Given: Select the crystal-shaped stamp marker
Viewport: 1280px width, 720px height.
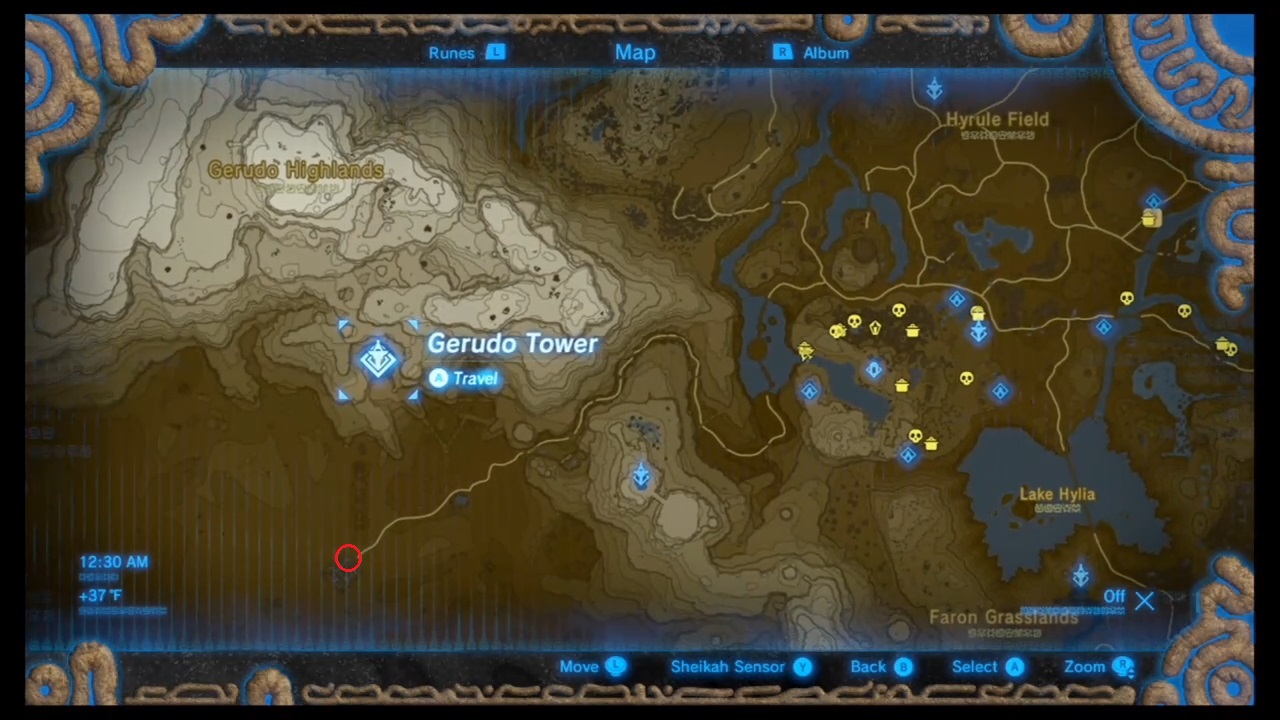Looking at the screenshot, I should 874,326.
